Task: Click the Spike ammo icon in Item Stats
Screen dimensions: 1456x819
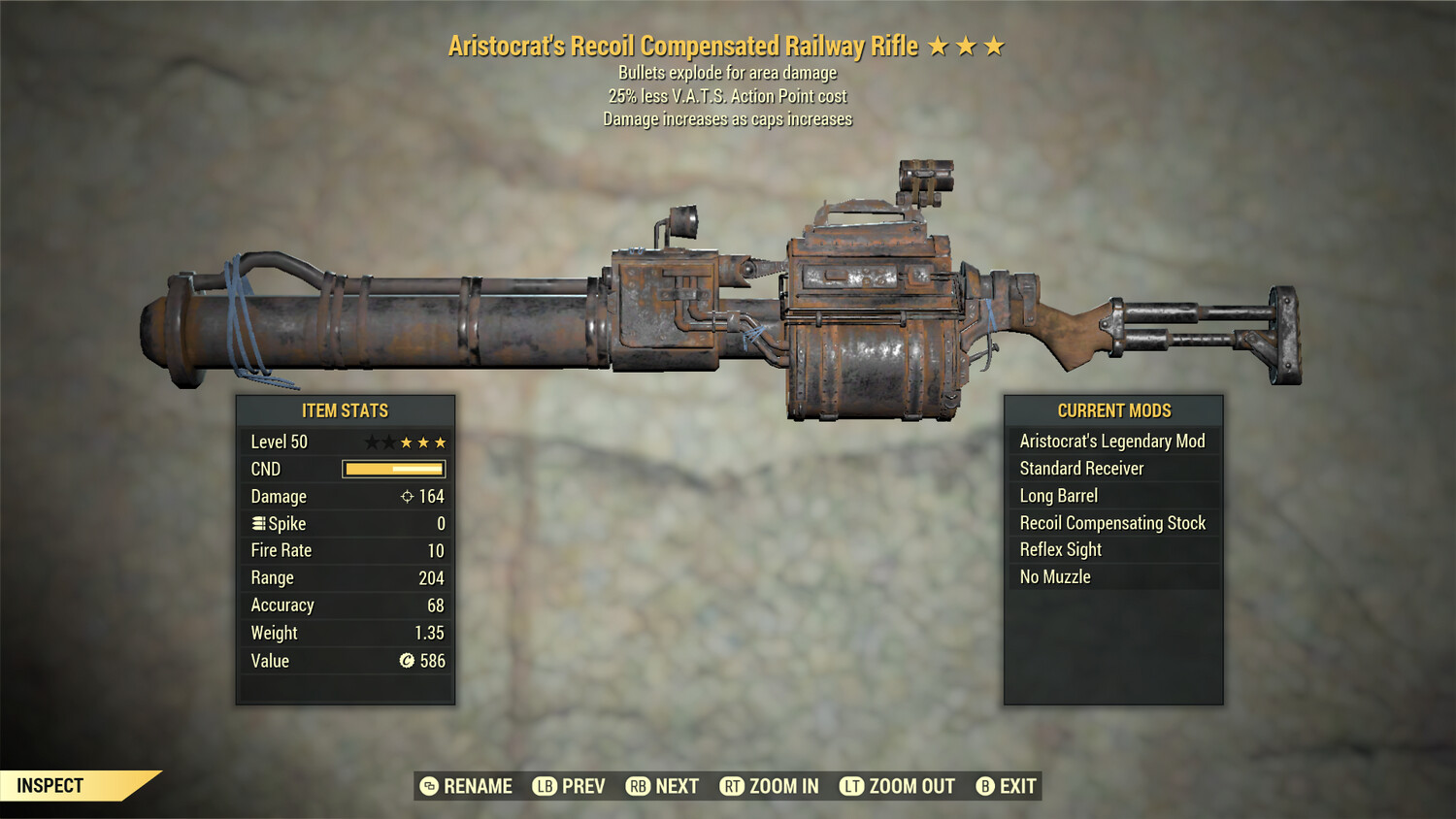Action: (x=258, y=523)
